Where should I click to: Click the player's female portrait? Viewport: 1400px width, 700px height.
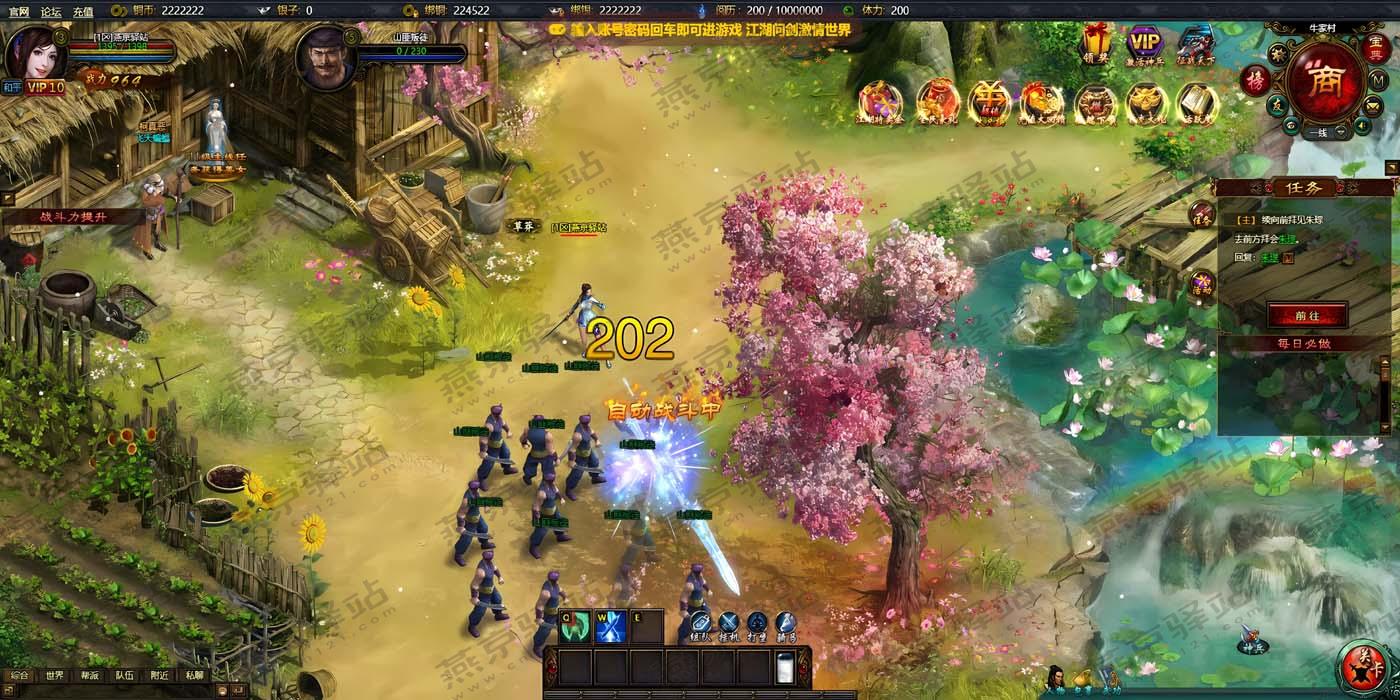(x=35, y=52)
